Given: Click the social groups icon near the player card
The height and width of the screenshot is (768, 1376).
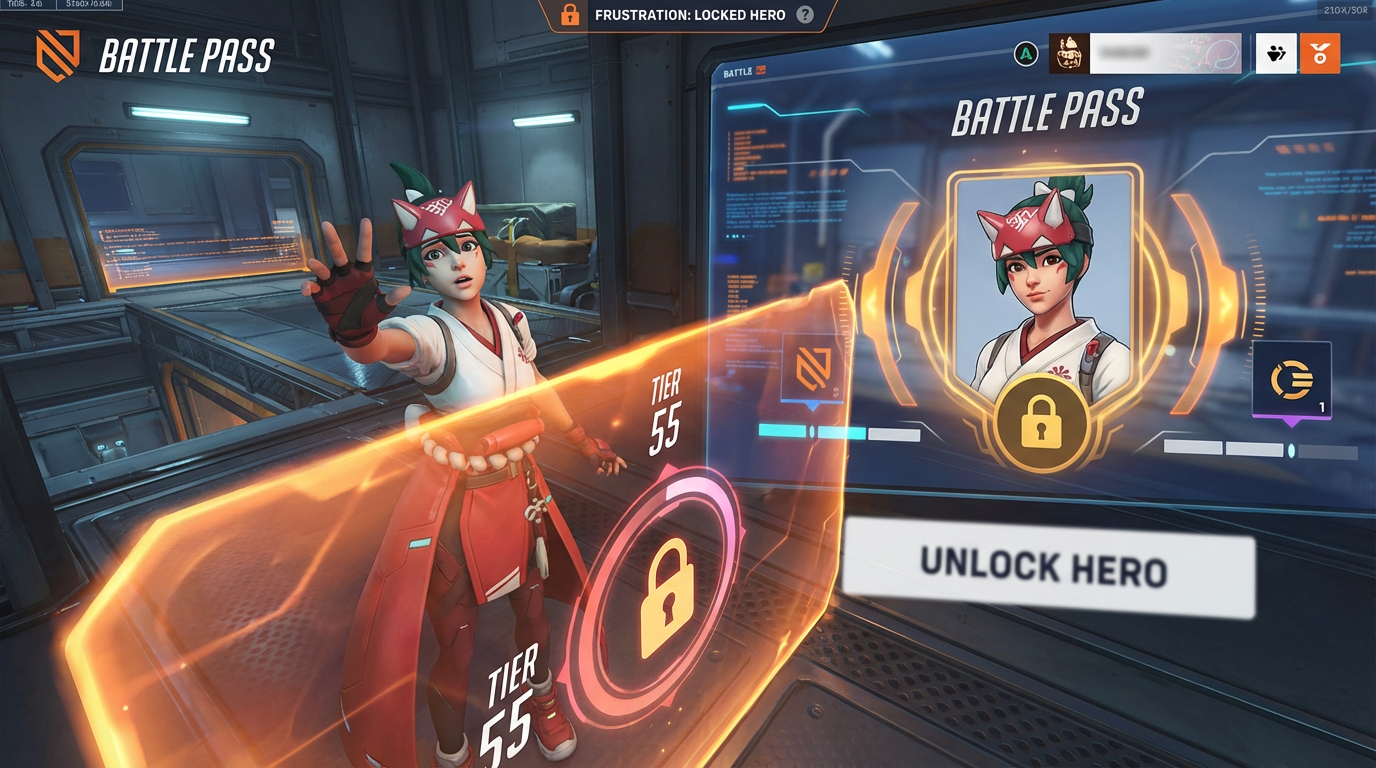Looking at the screenshot, I should click(1275, 54).
